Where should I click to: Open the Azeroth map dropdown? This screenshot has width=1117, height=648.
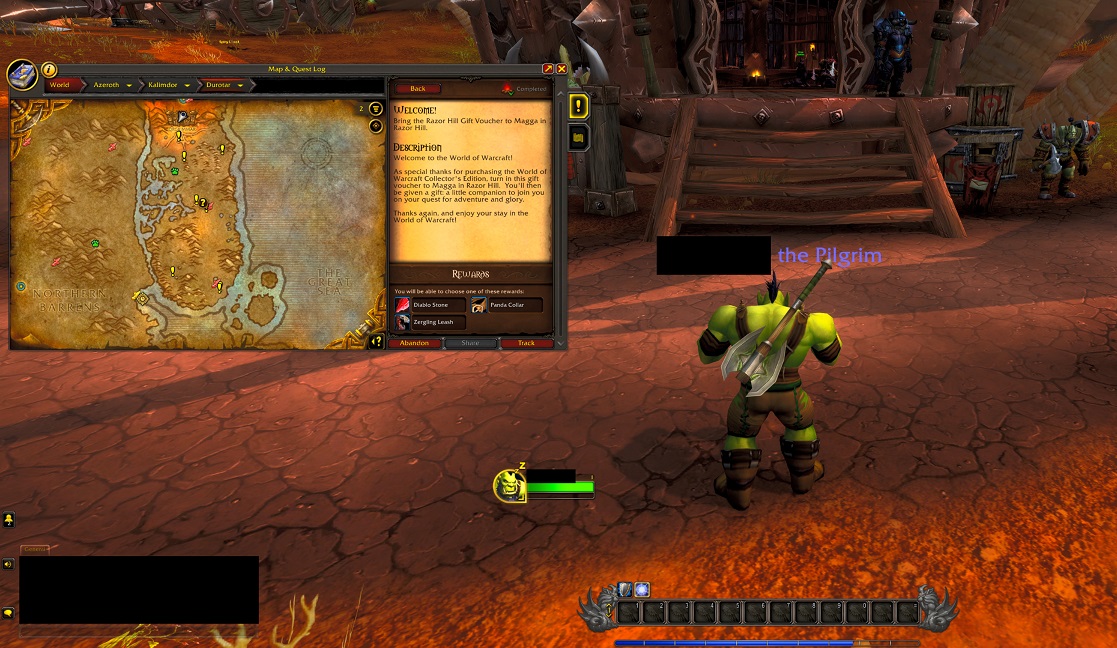click(129, 86)
